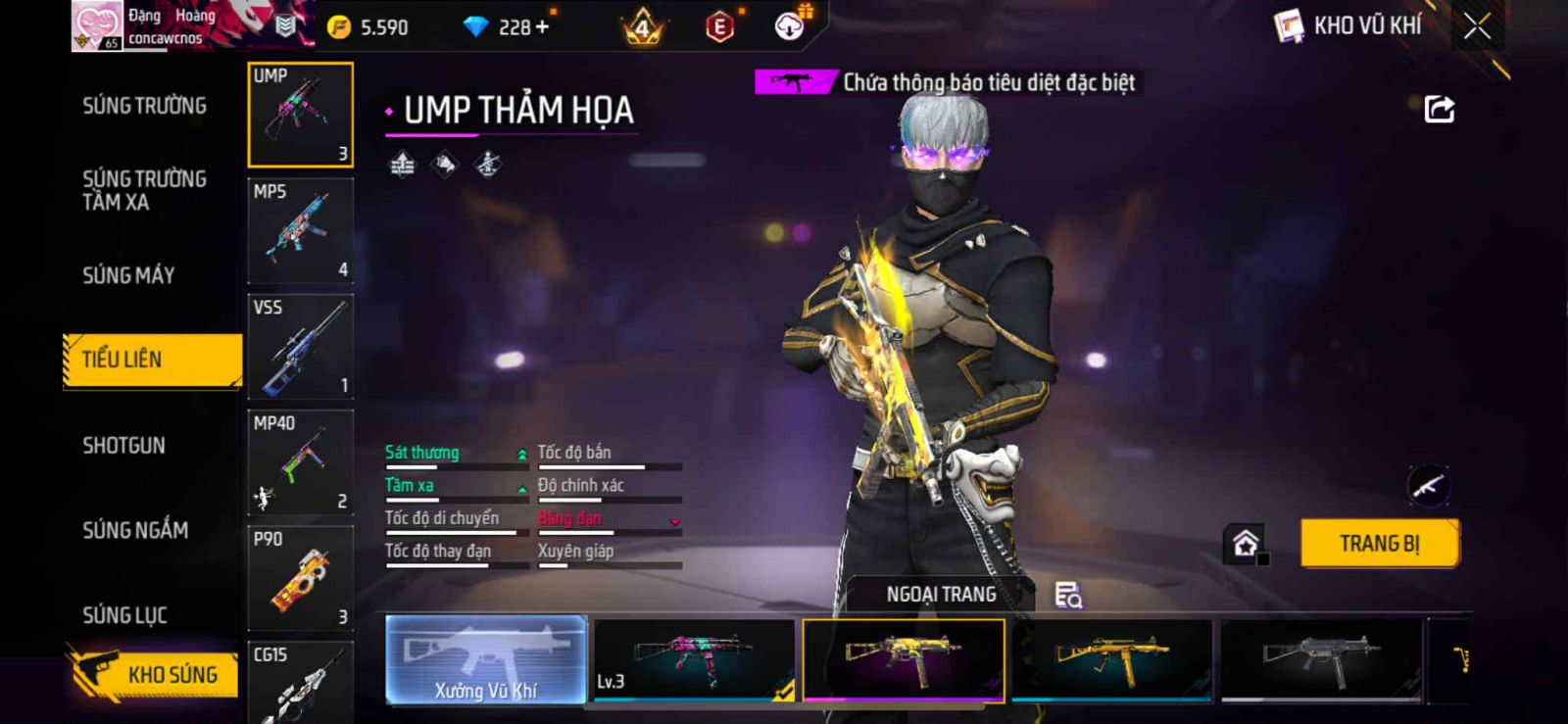Select the Lv.3 pink UMP skin
The height and width of the screenshot is (724, 1568).
click(x=694, y=660)
